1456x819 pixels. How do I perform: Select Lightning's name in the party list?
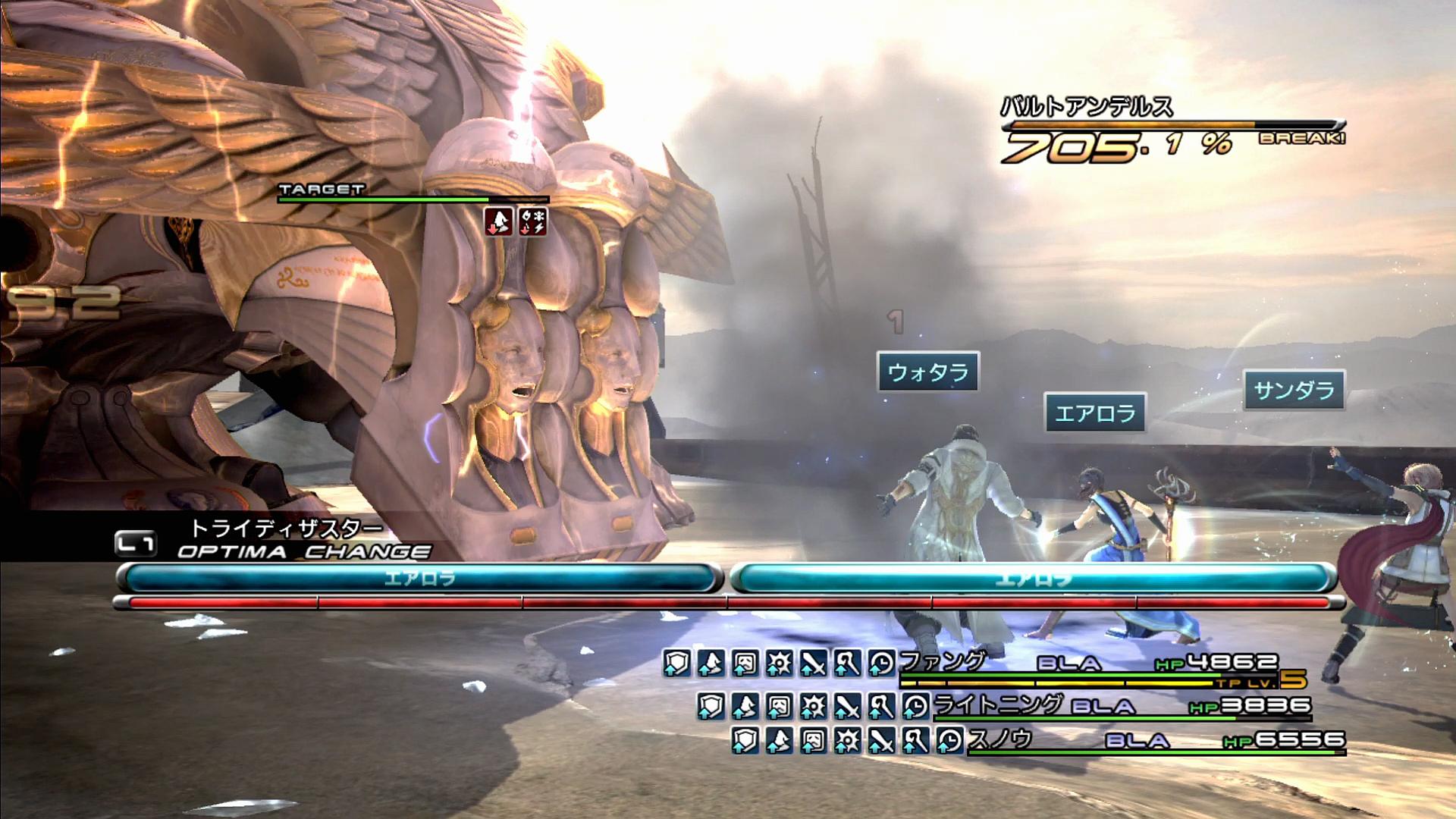[x=998, y=704]
